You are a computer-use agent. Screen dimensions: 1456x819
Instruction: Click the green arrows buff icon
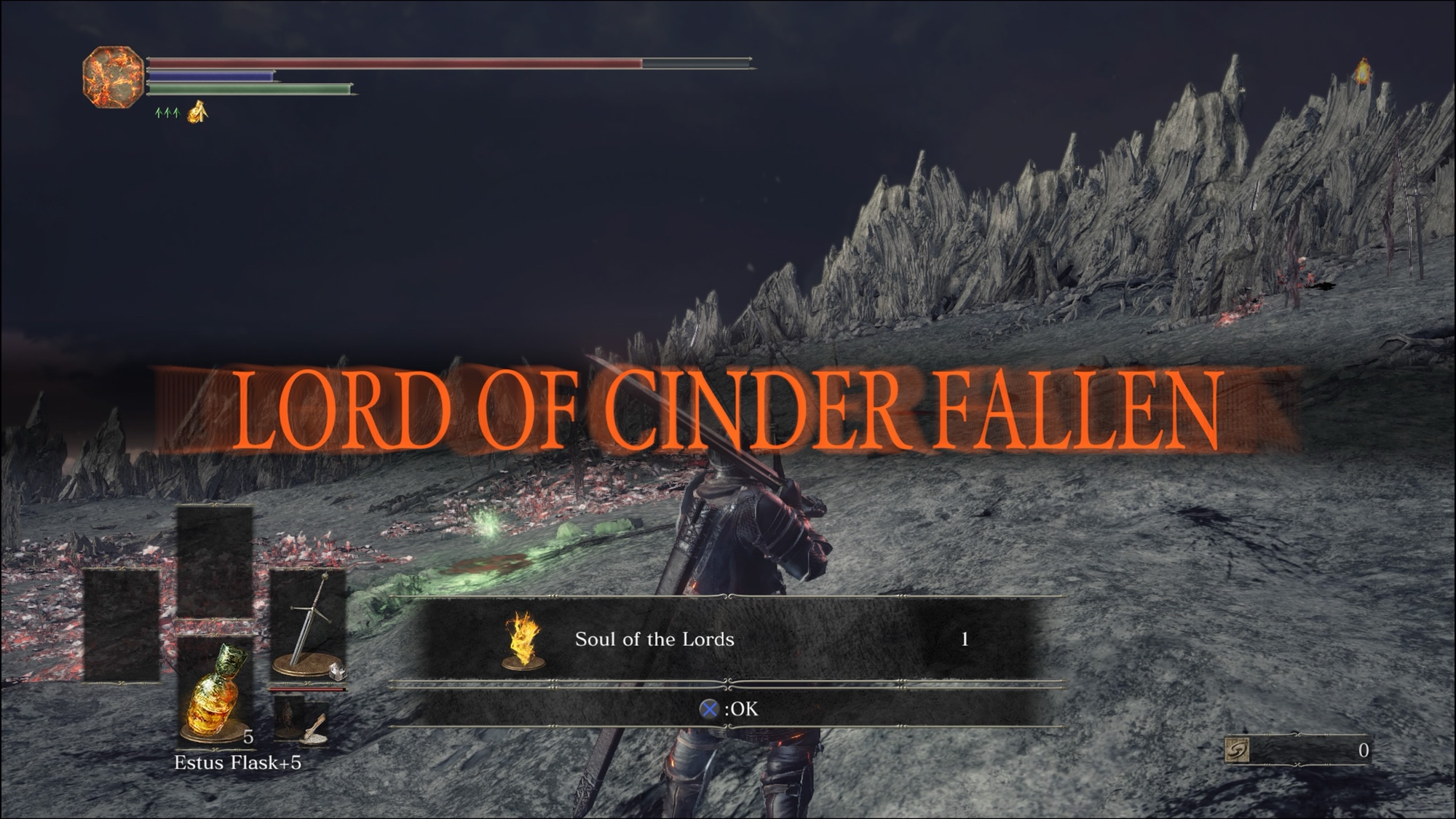click(x=167, y=113)
